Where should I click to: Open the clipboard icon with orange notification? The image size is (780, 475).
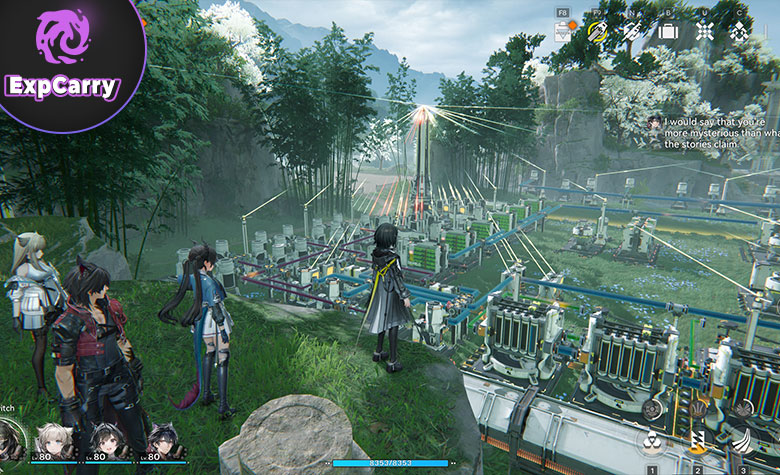[x=563, y=31]
